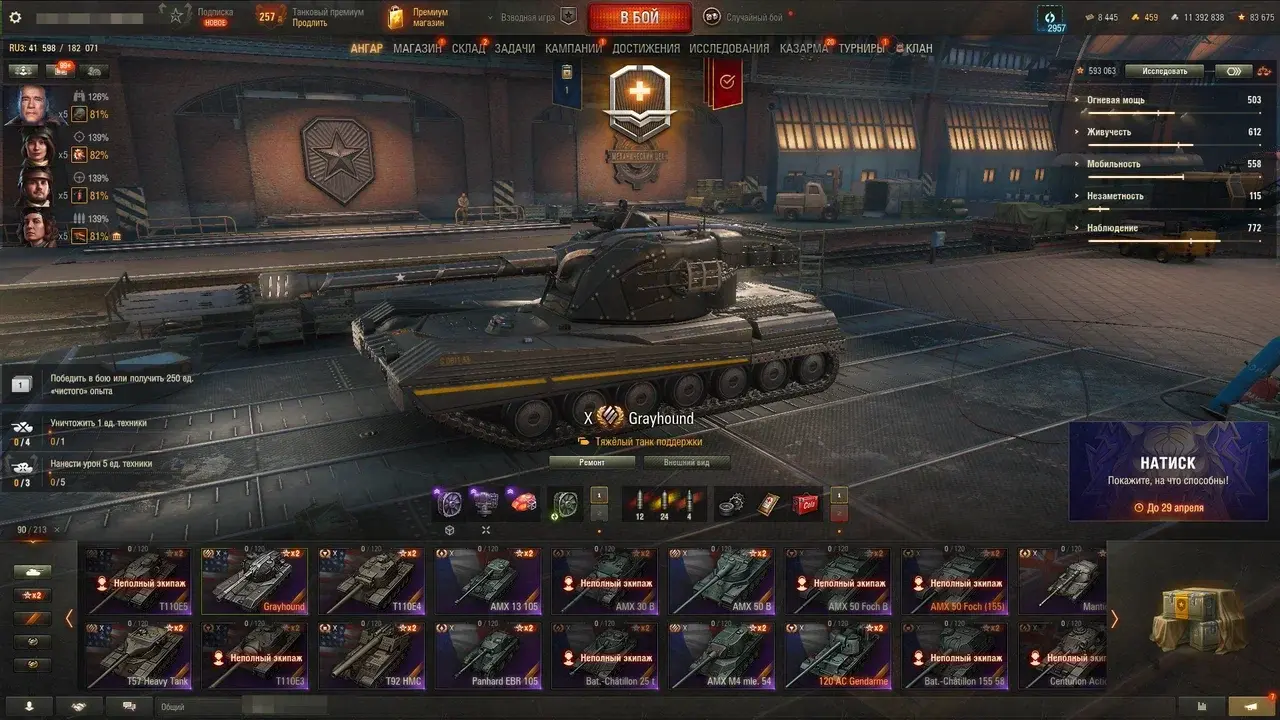Open settings gear icon
The image size is (1280, 720).
15,17
